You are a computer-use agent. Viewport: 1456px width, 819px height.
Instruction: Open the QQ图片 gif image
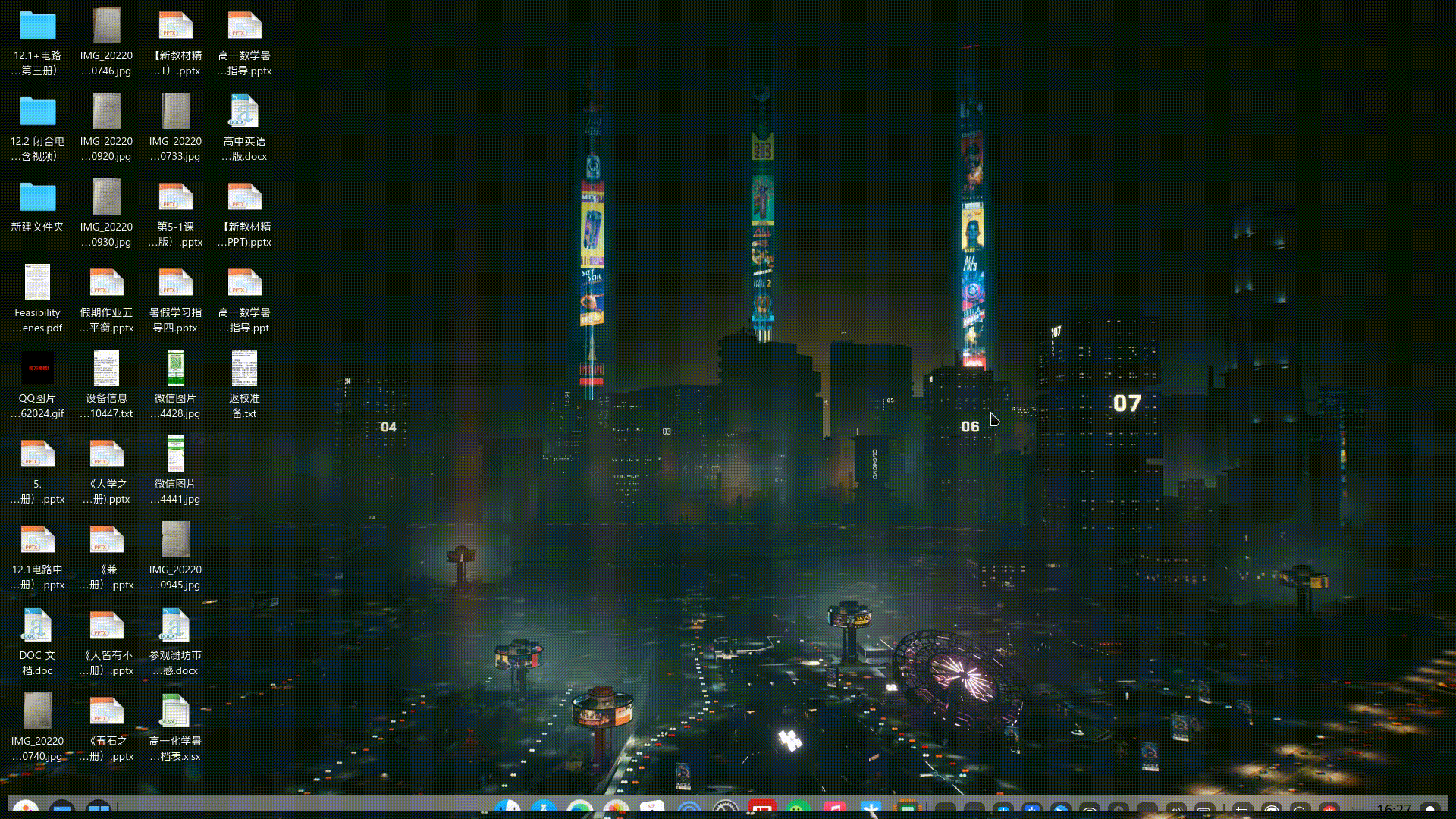coord(38,368)
